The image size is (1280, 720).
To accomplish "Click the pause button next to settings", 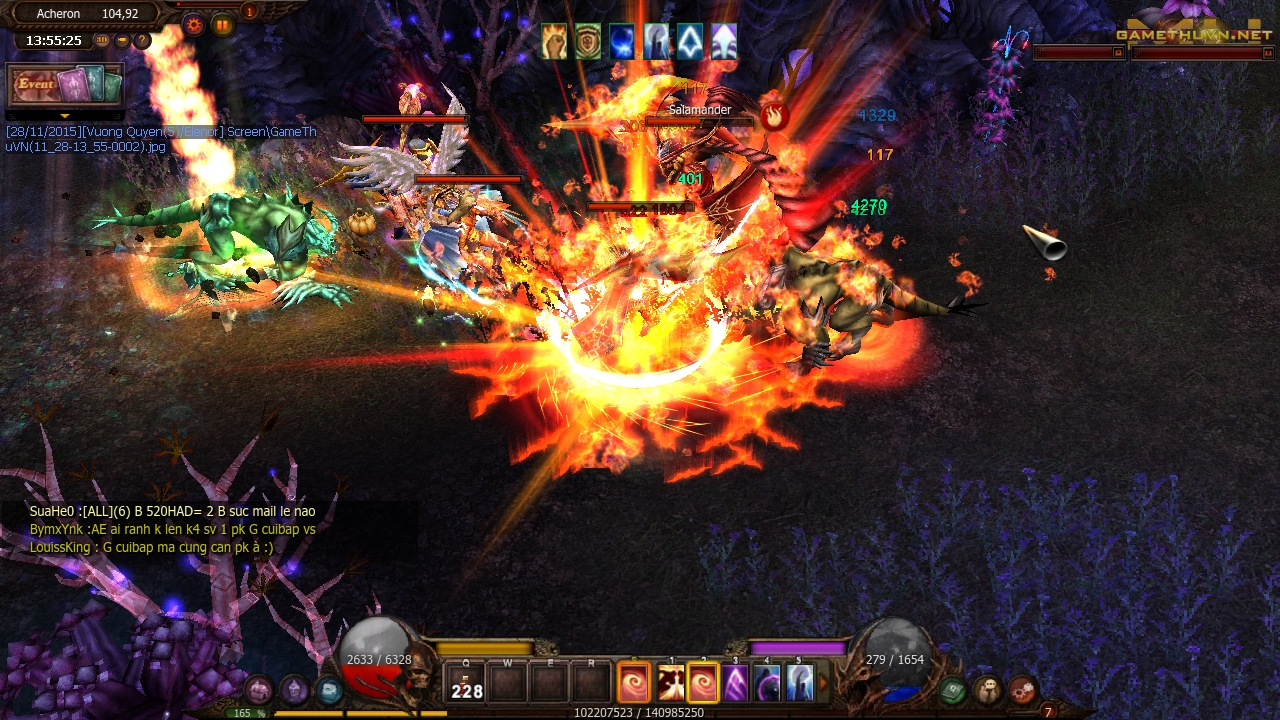I will 223,24.
